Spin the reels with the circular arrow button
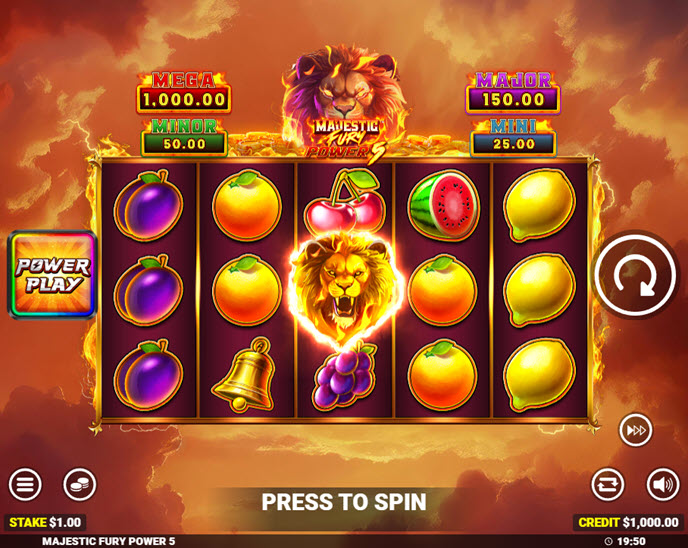This screenshot has width=688, height=548. 636,277
